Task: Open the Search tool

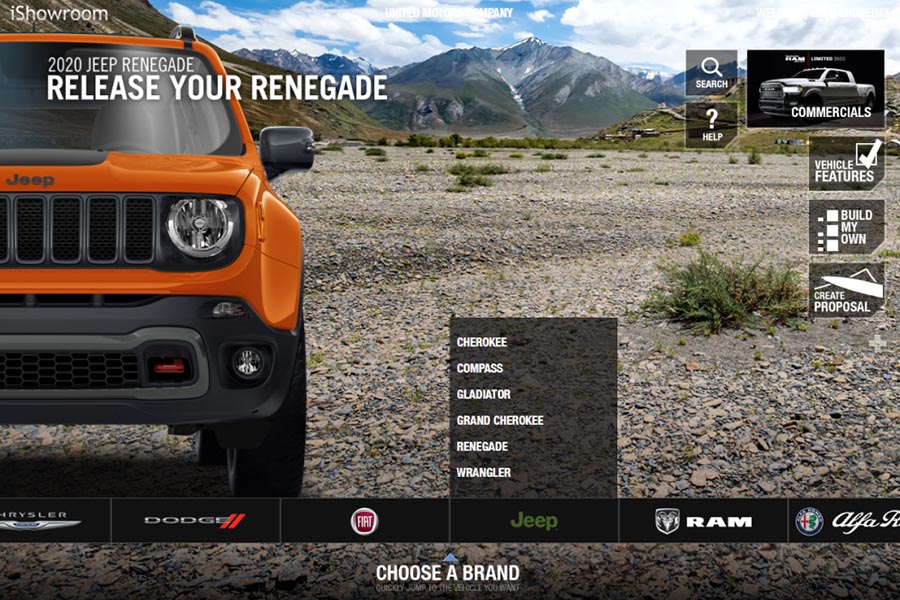Action: point(711,73)
